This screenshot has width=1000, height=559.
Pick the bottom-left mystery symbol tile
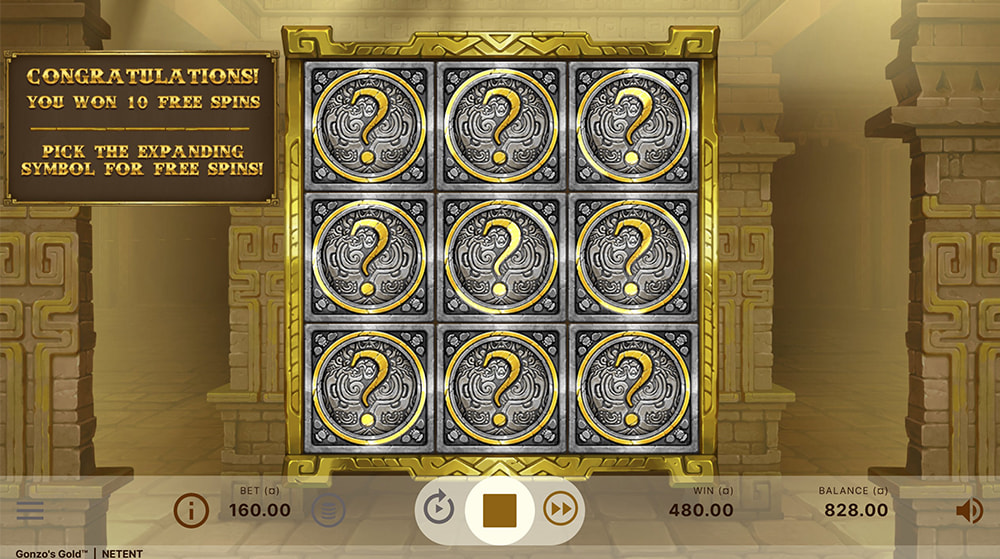click(x=368, y=388)
